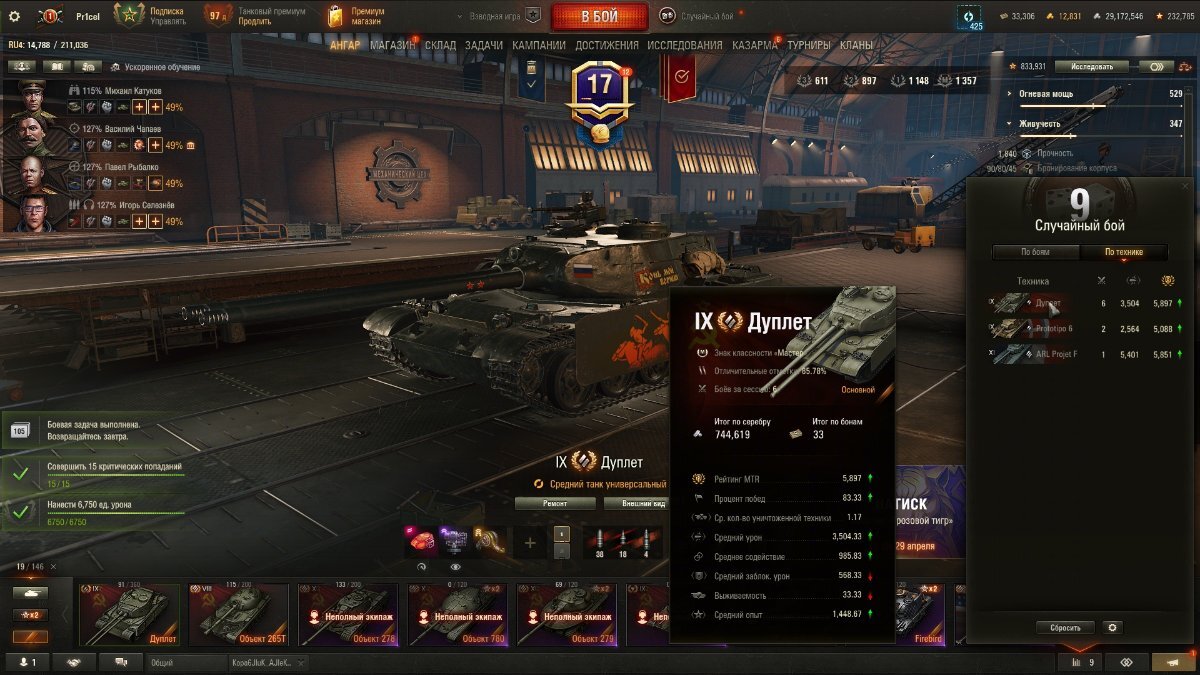Go to the ИССЛЕДОВАНИЯ tab
Image resolution: width=1200 pixels, height=675 pixels.
[x=684, y=45]
